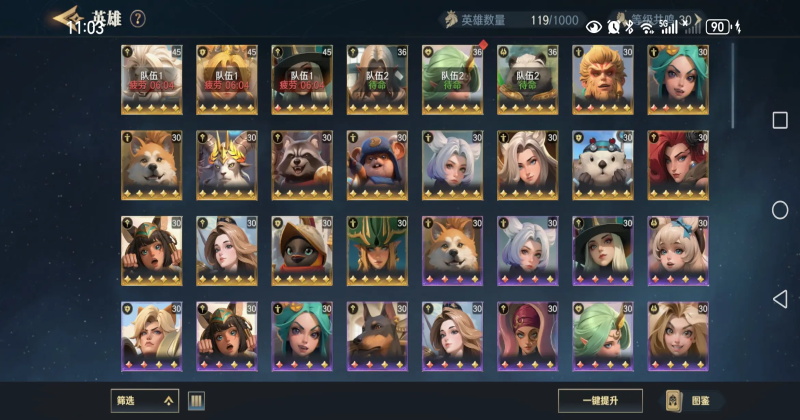Select the red-haired woman hero card
800x420 pixels.
(678, 164)
